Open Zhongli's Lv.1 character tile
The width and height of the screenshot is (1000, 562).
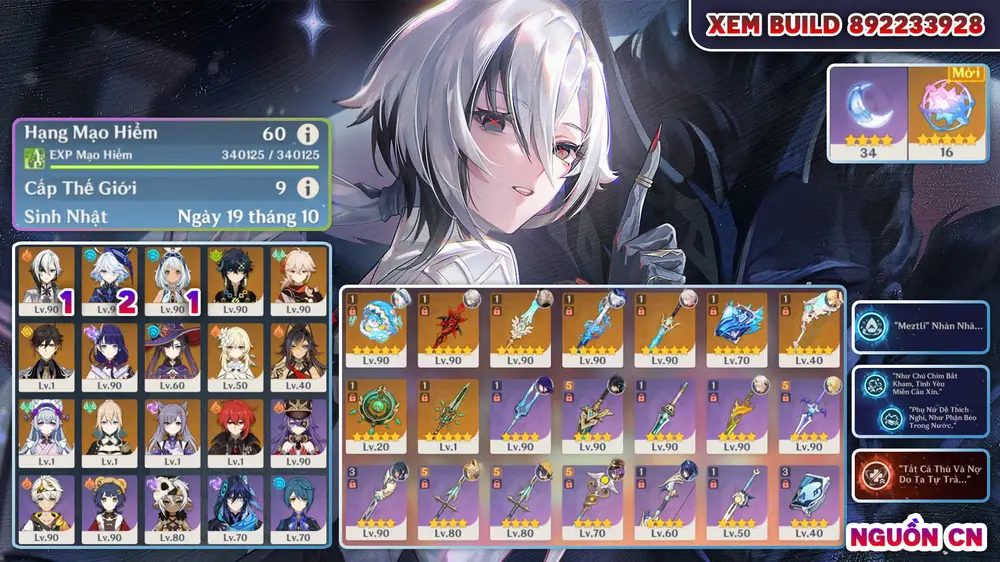click(43, 356)
